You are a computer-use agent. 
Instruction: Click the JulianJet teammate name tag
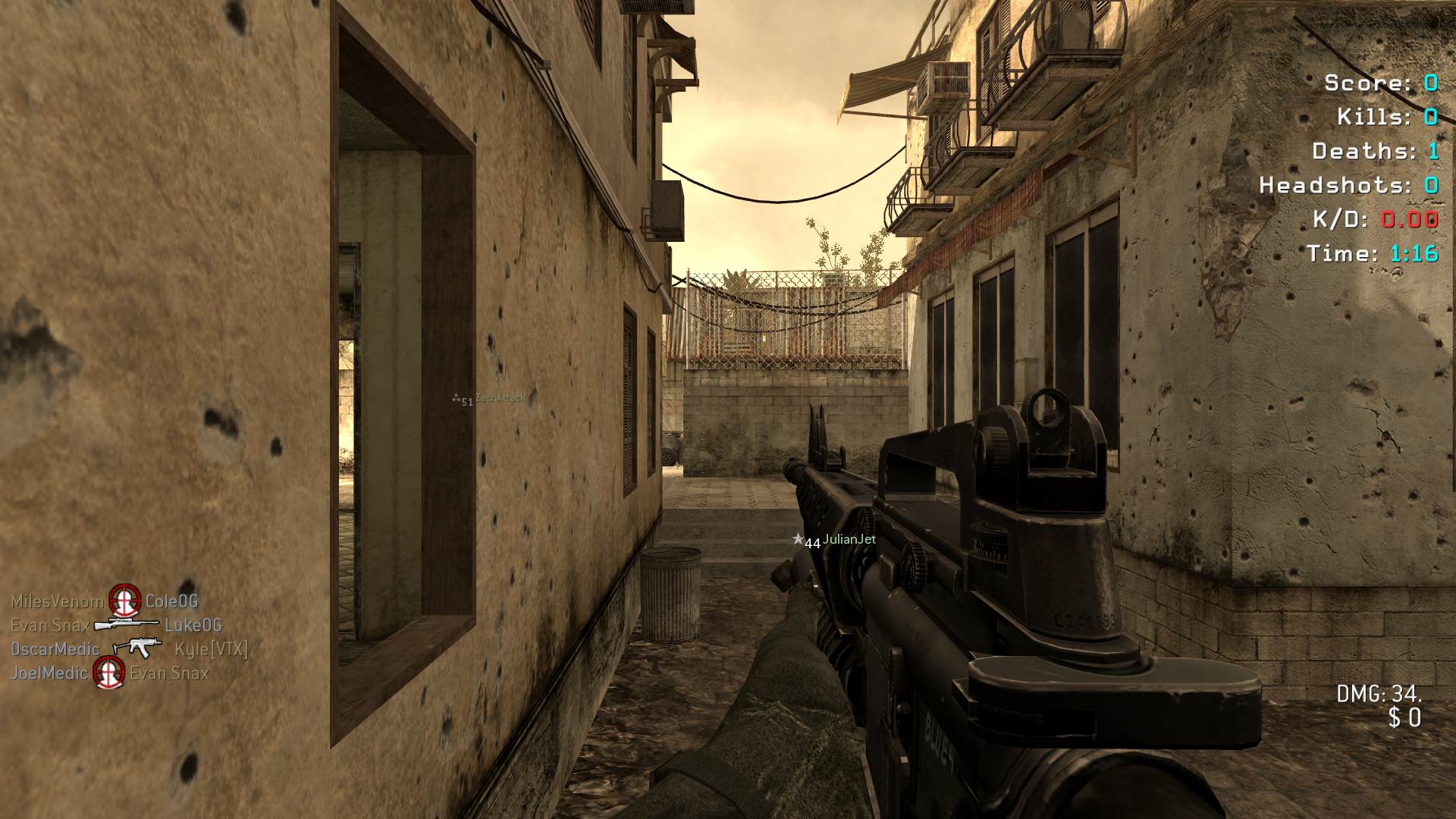[849, 540]
